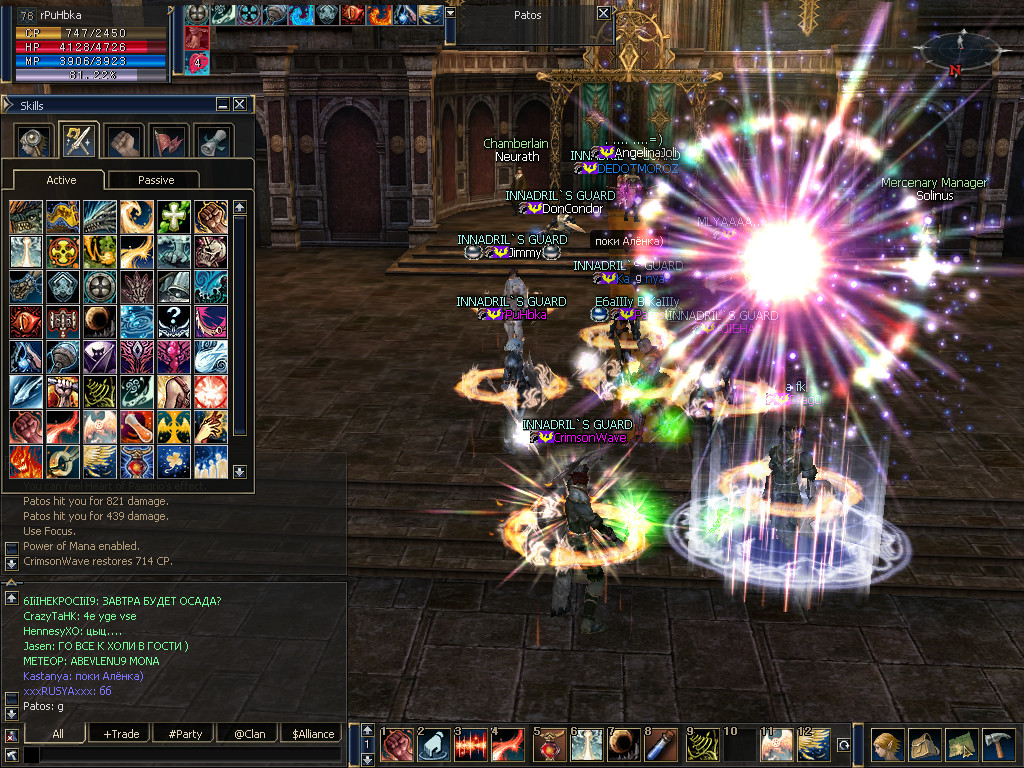Open the character face menu button

885,745
